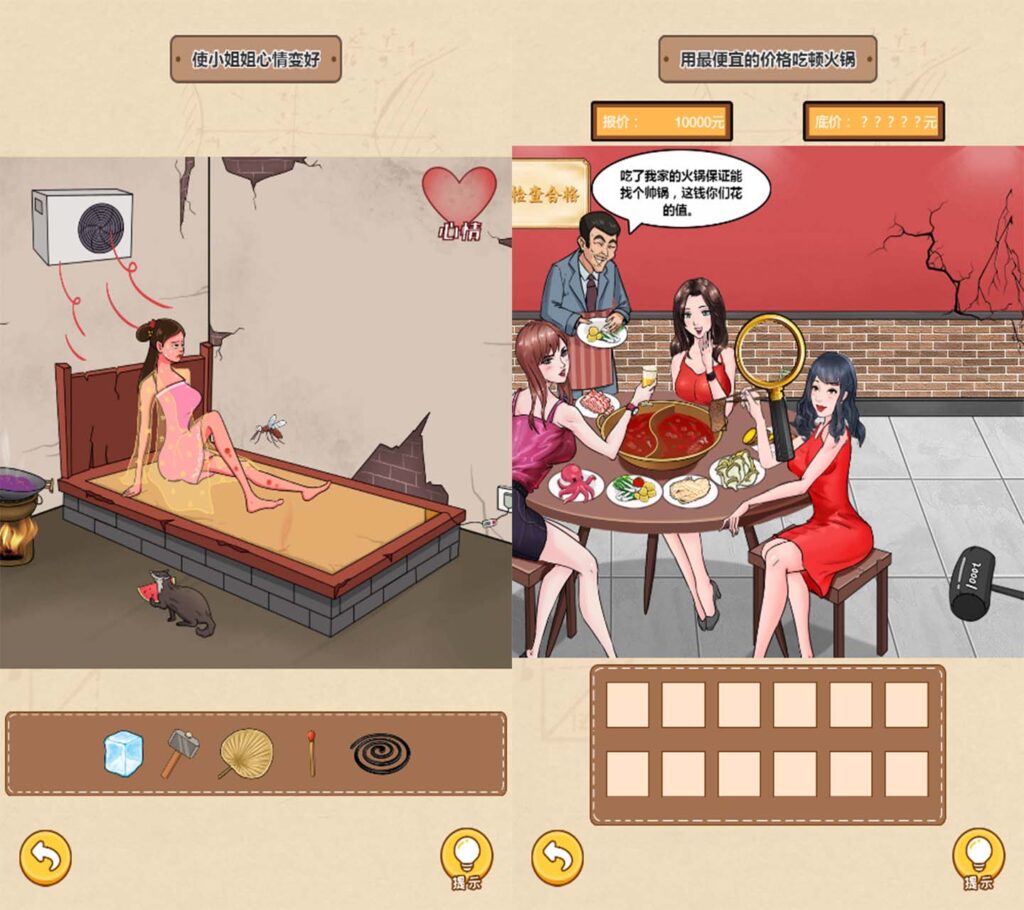1024x910 pixels.
Task: Select the ice cube item
Action: point(124,753)
